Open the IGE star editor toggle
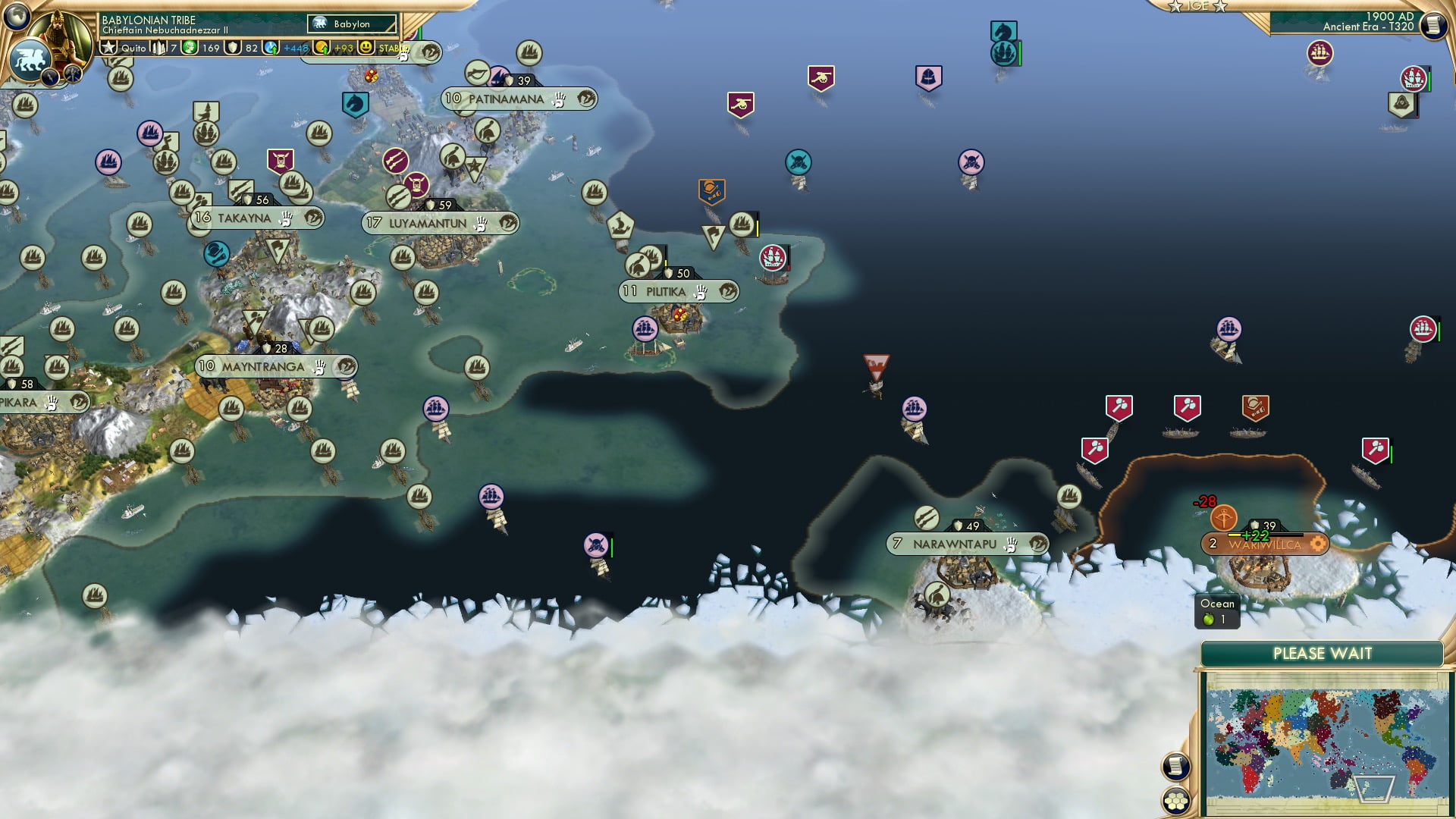This screenshot has width=1456, height=819. tap(1197, 6)
